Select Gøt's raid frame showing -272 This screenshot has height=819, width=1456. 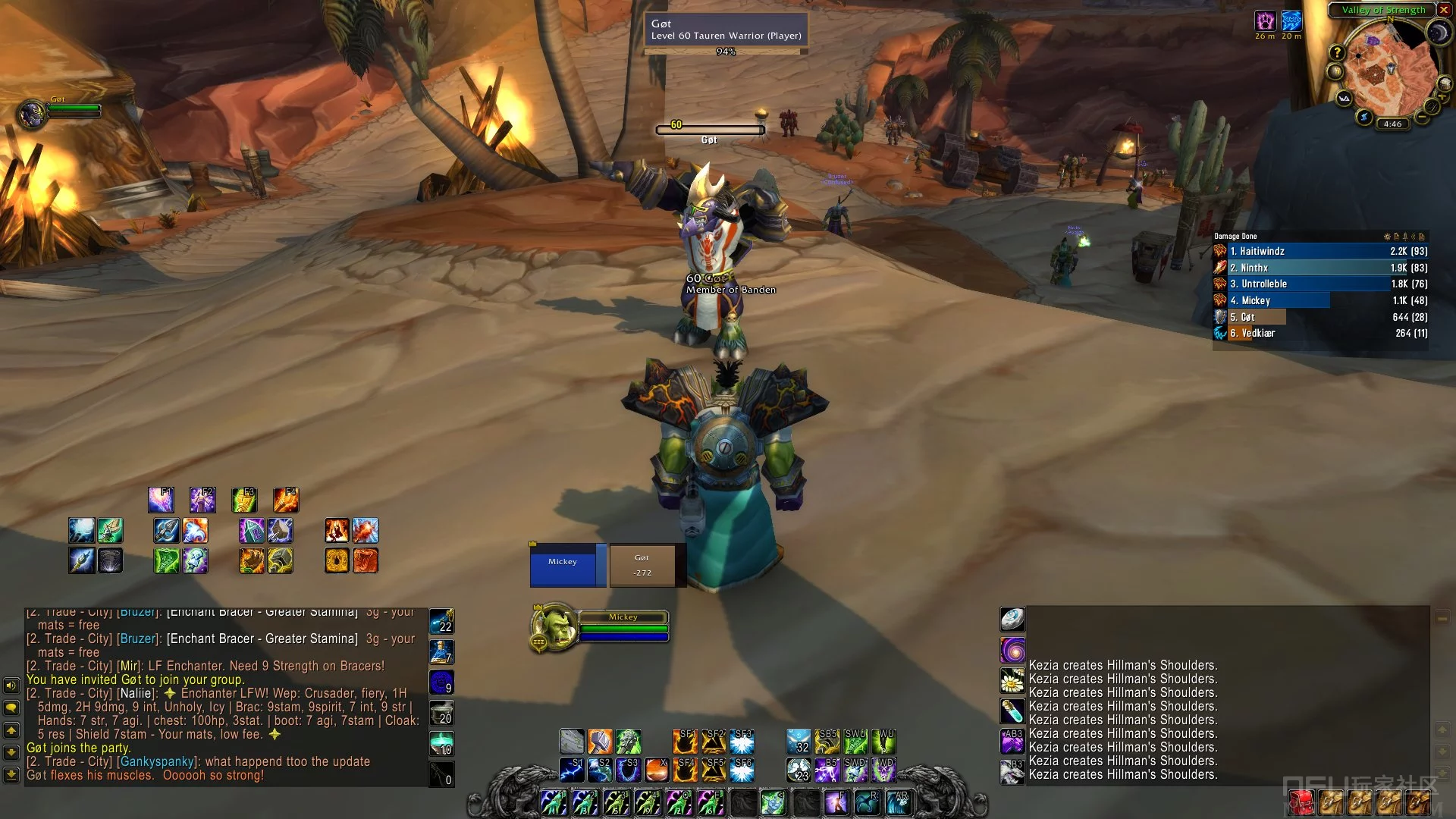pyautogui.click(x=642, y=565)
